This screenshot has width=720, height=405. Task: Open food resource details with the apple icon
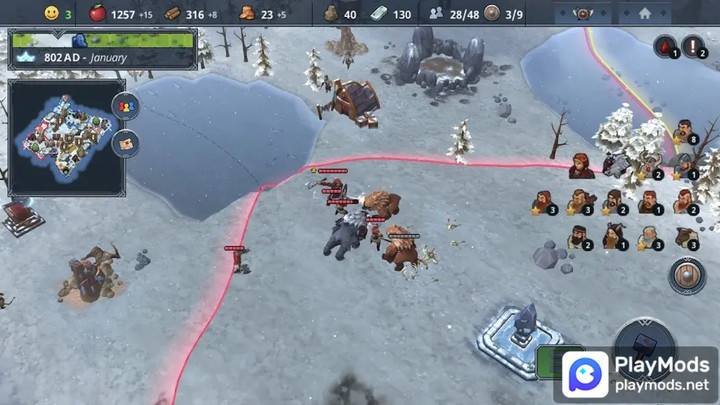[x=98, y=13]
